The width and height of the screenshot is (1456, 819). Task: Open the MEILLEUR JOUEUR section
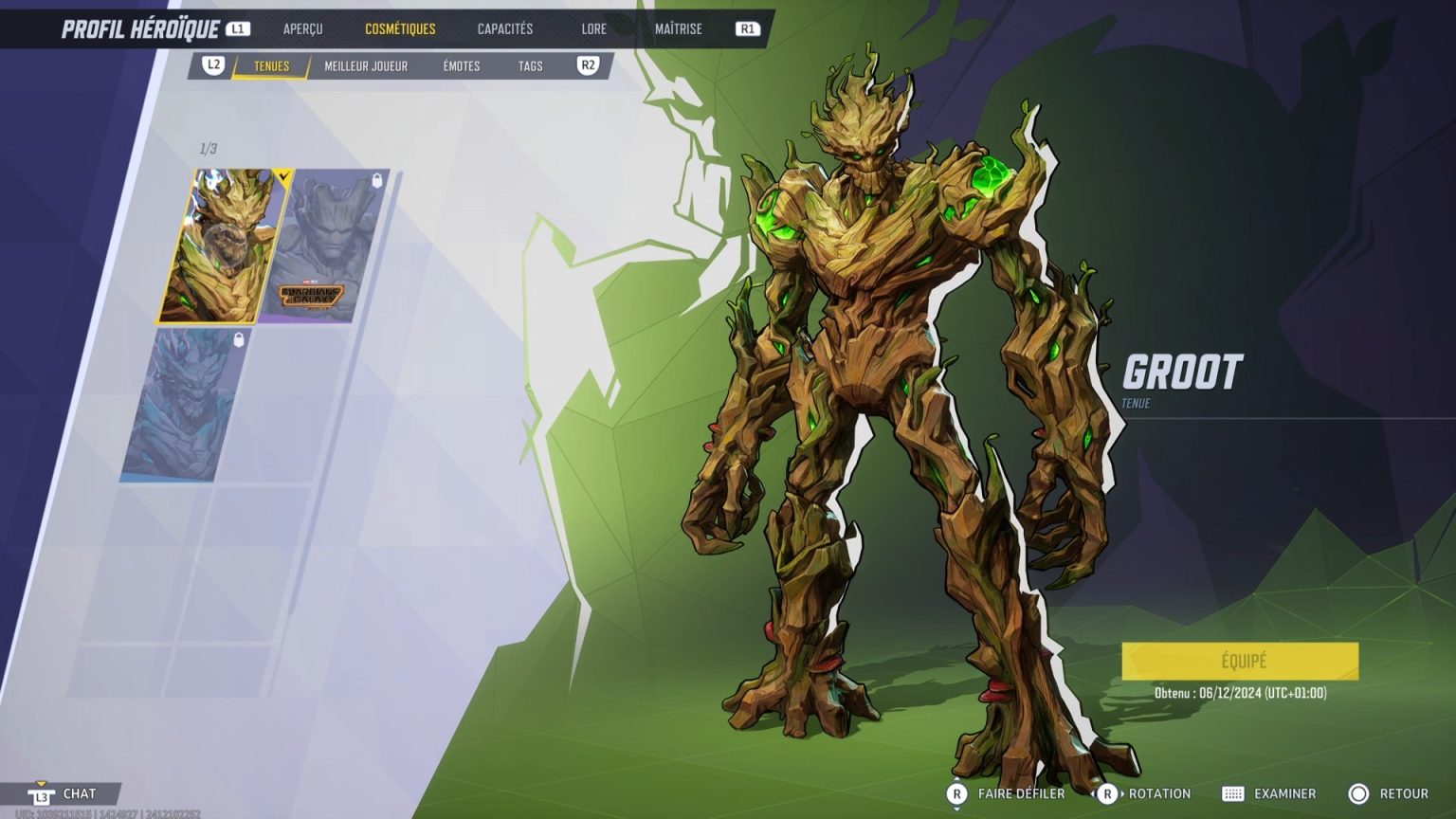click(x=365, y=65)
